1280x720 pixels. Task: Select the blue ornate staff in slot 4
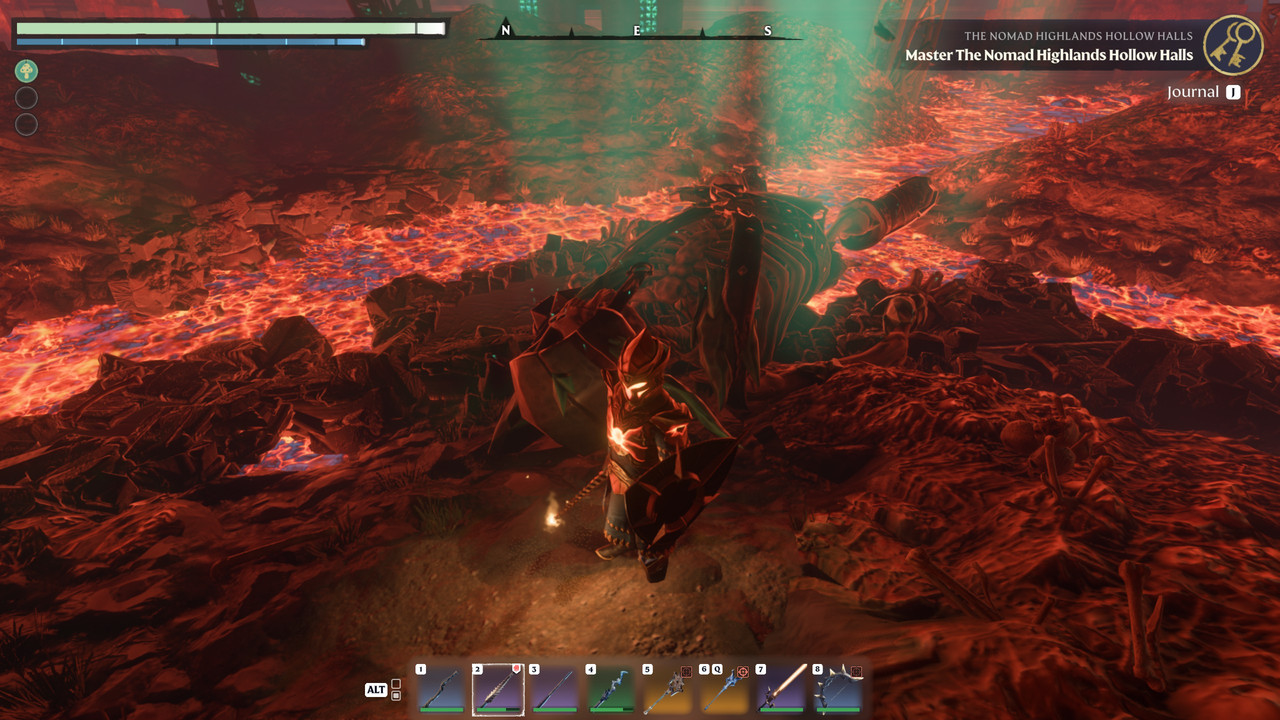click(x=611, y=690)
